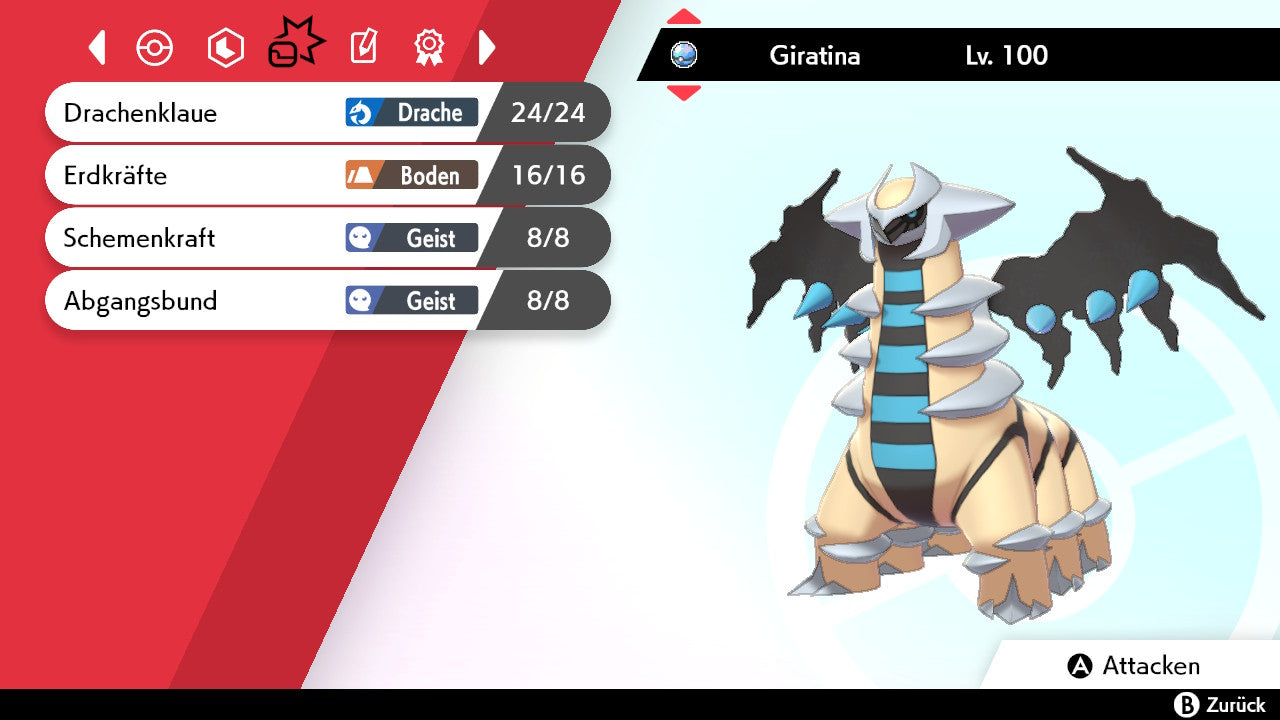Switch to the notepad memo tab
1280x720 pixels.
(363, 47)
